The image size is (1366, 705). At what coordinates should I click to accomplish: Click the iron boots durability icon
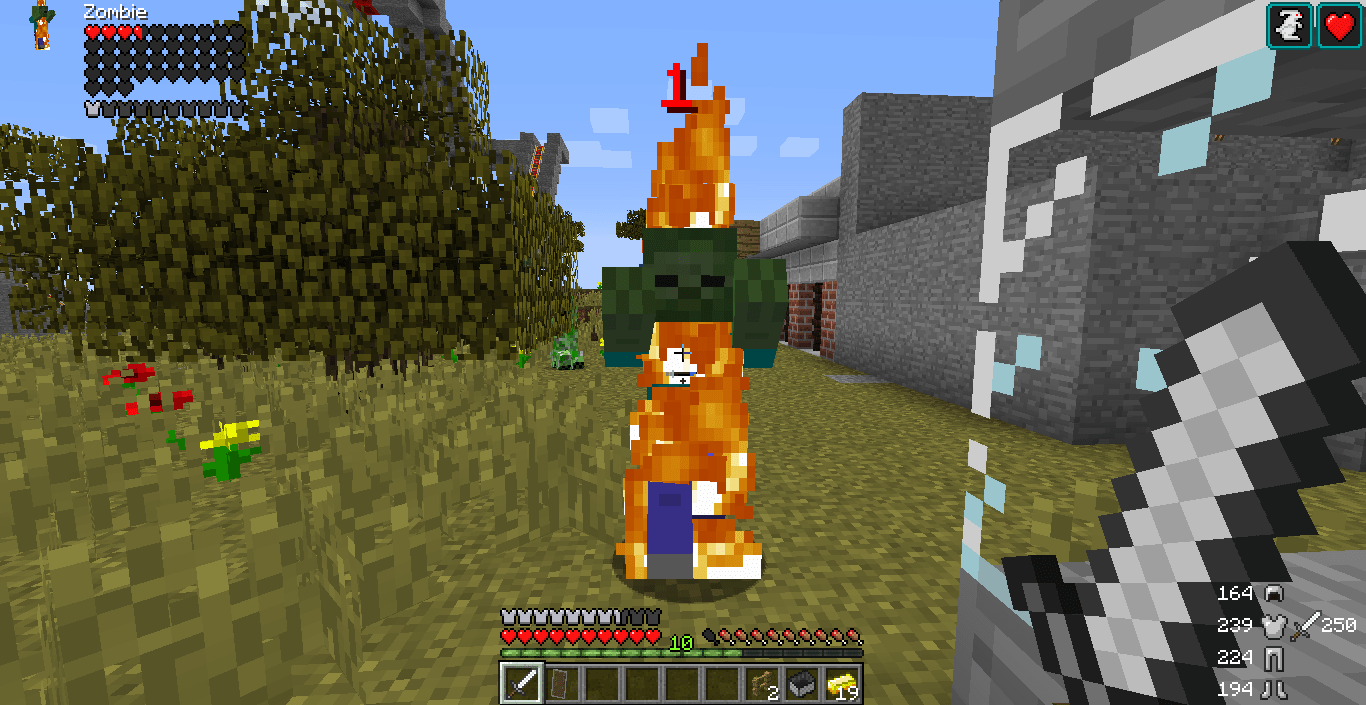coord(1273,689)
